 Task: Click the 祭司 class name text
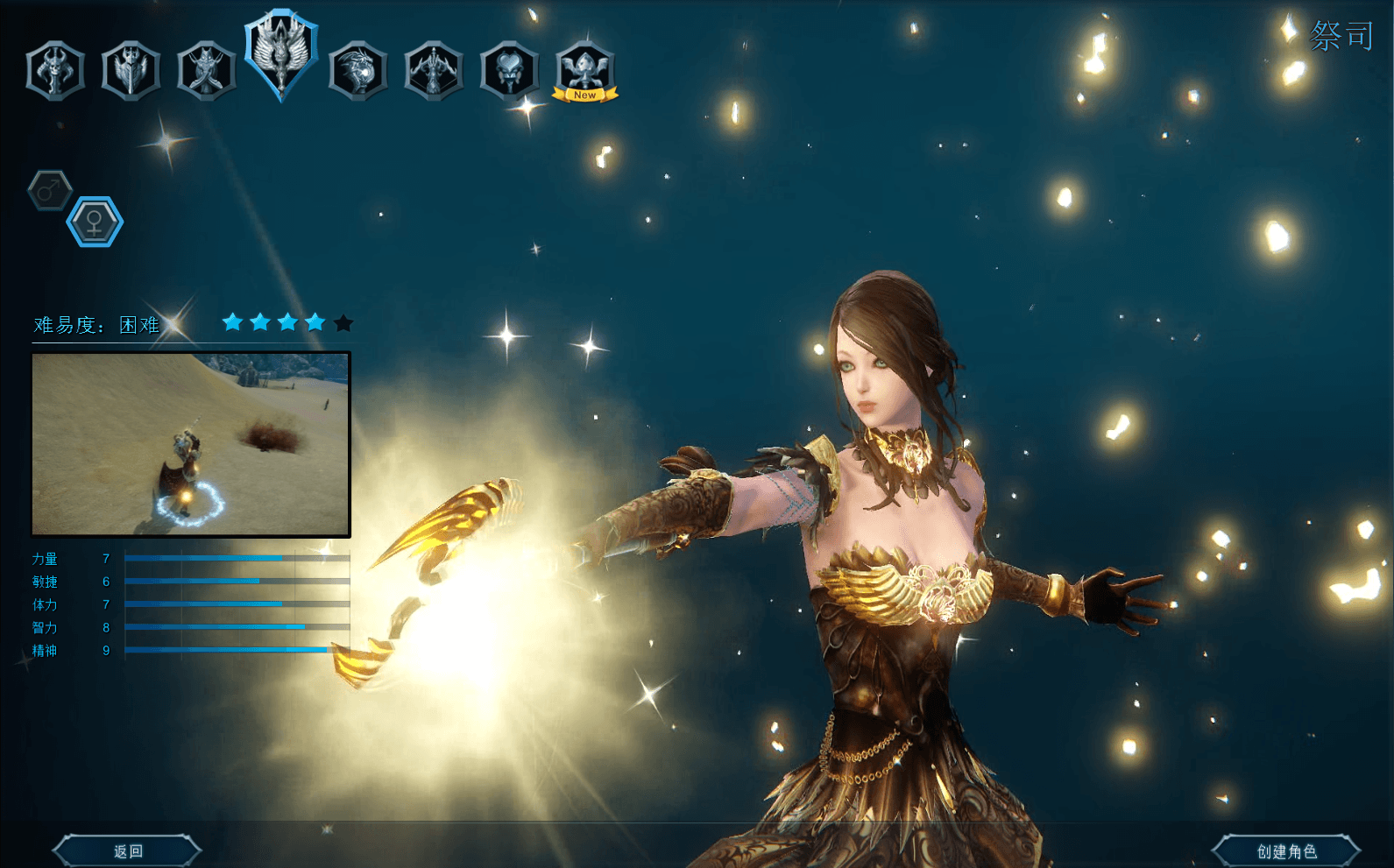[1341, 35]
